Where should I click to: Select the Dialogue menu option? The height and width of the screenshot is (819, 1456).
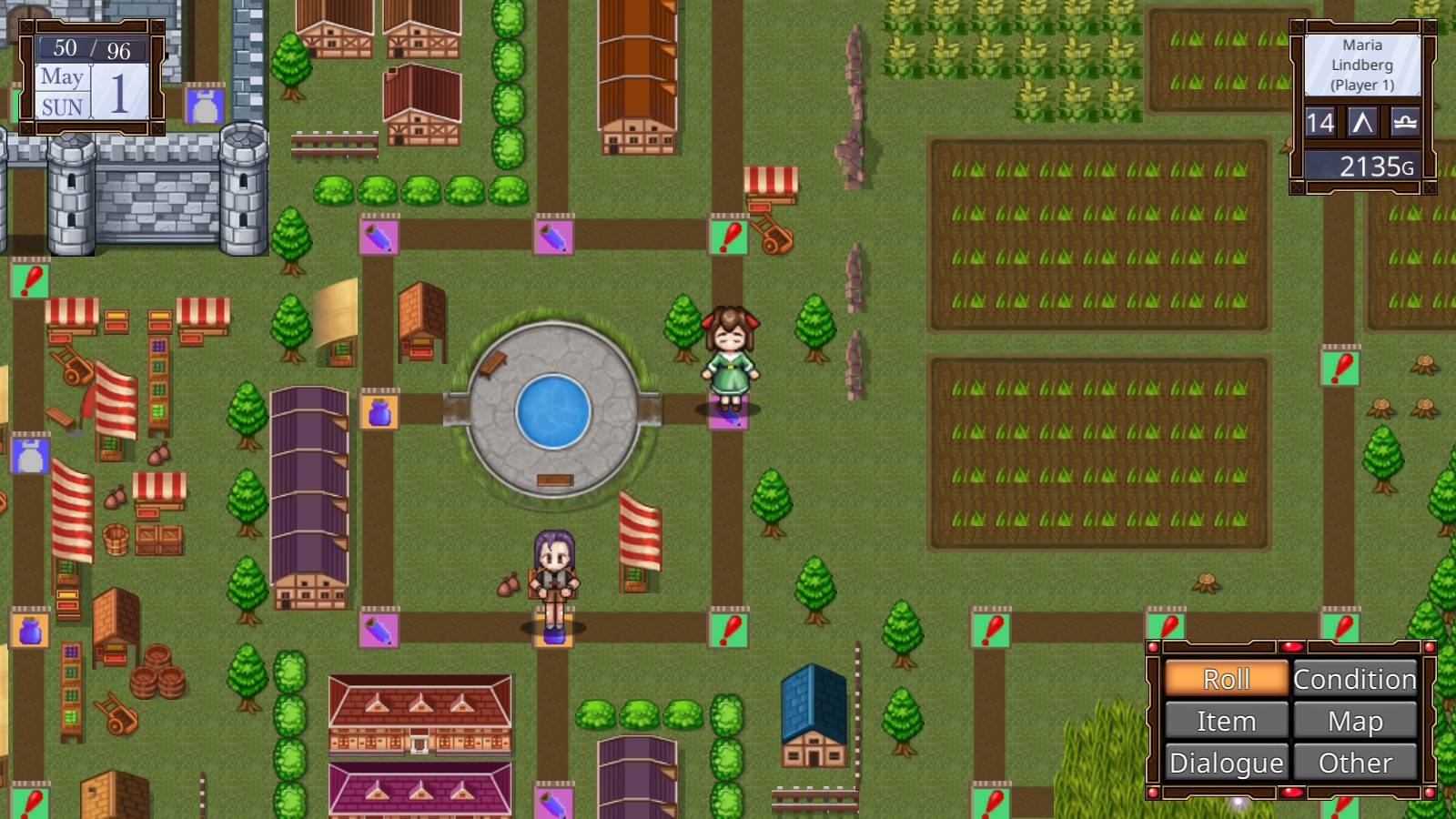tap(1227, 763)
